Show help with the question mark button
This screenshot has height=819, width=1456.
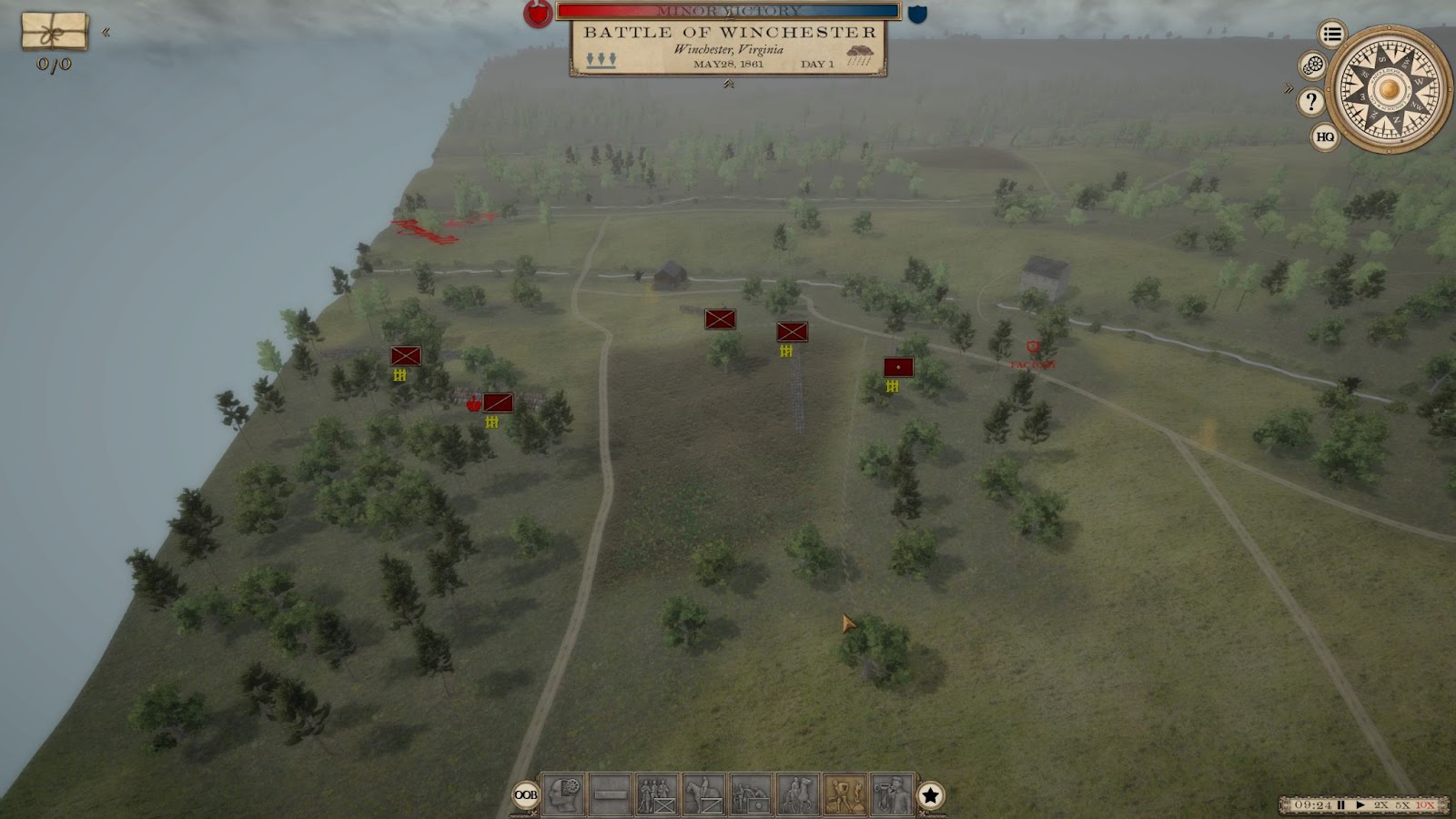[x=1310, y=101]
